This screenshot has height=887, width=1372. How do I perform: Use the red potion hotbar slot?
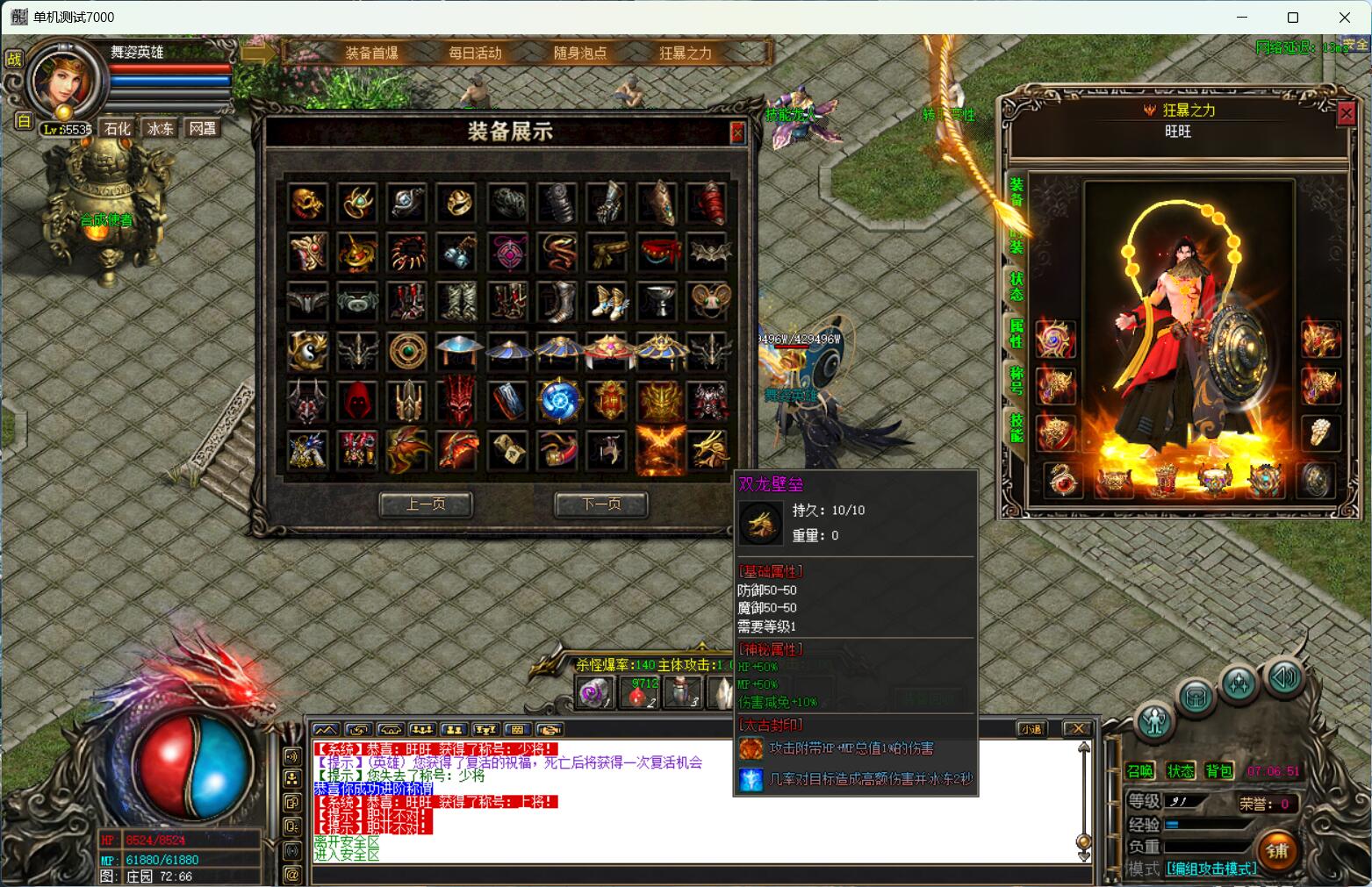(638, 693)
